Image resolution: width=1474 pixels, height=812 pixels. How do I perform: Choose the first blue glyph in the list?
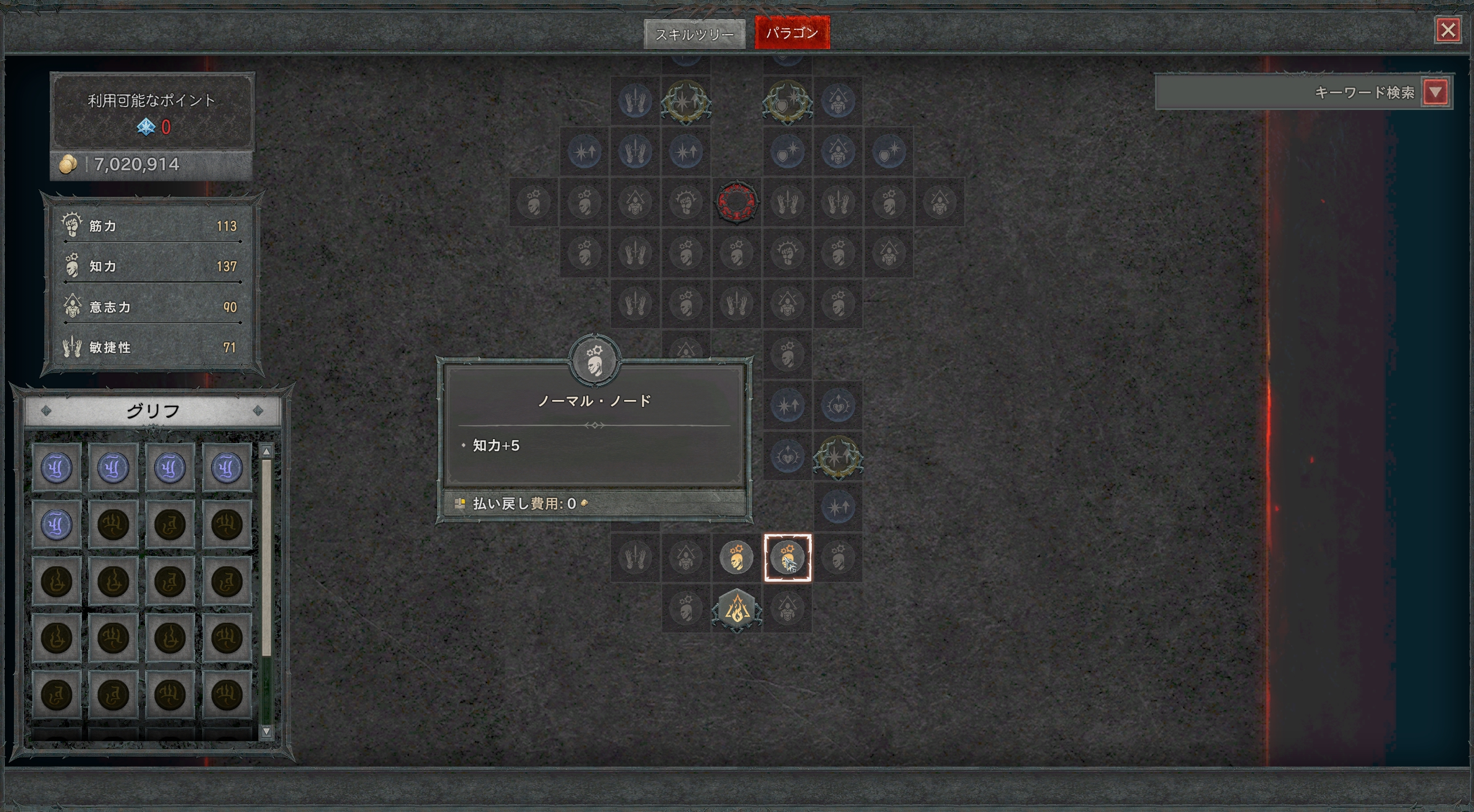tap(56, 467)
